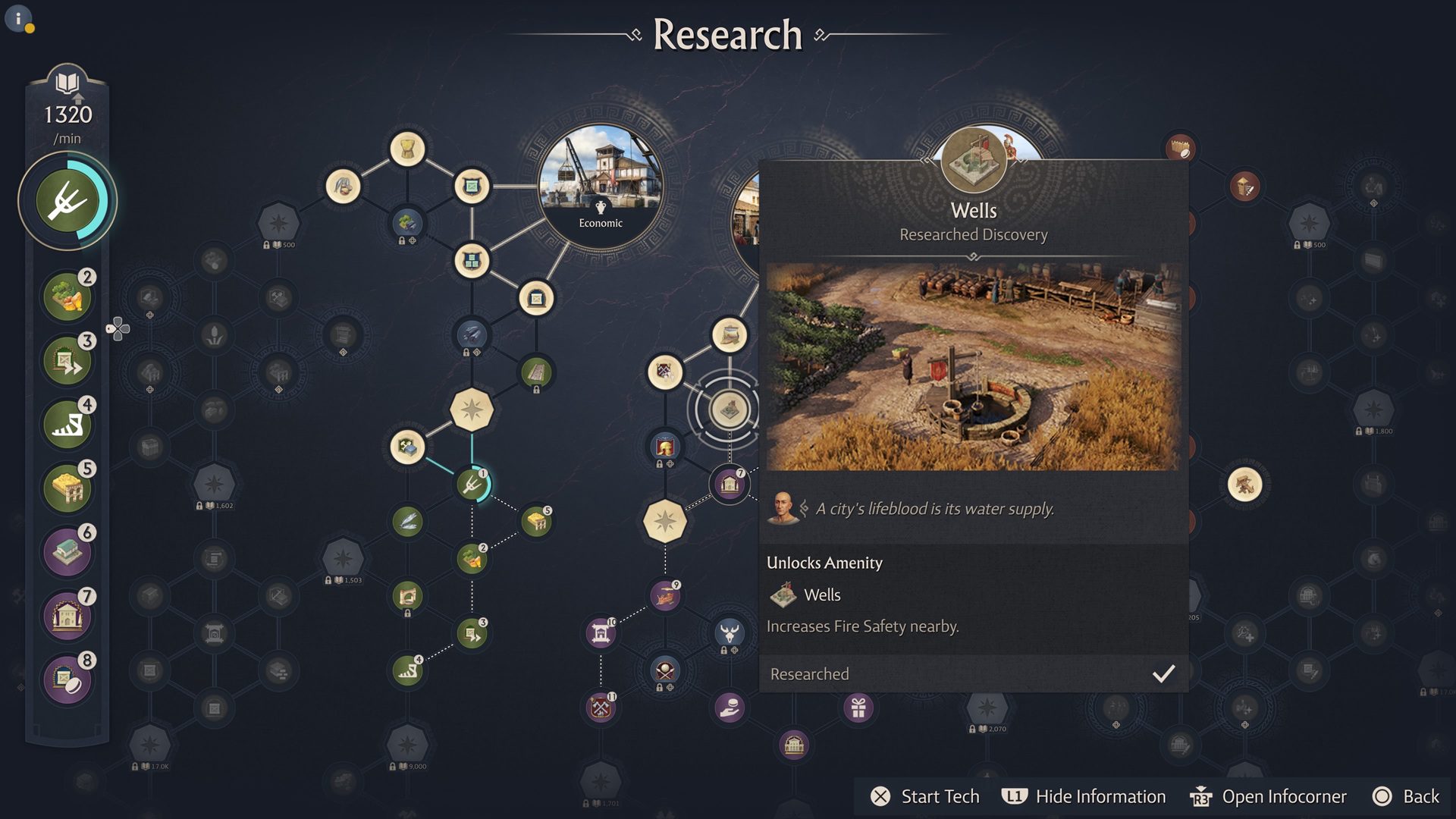Screen dimensions: 1456x819
Task: Choose queued research number 6 in the sidebar
Action: pos(67,551)
